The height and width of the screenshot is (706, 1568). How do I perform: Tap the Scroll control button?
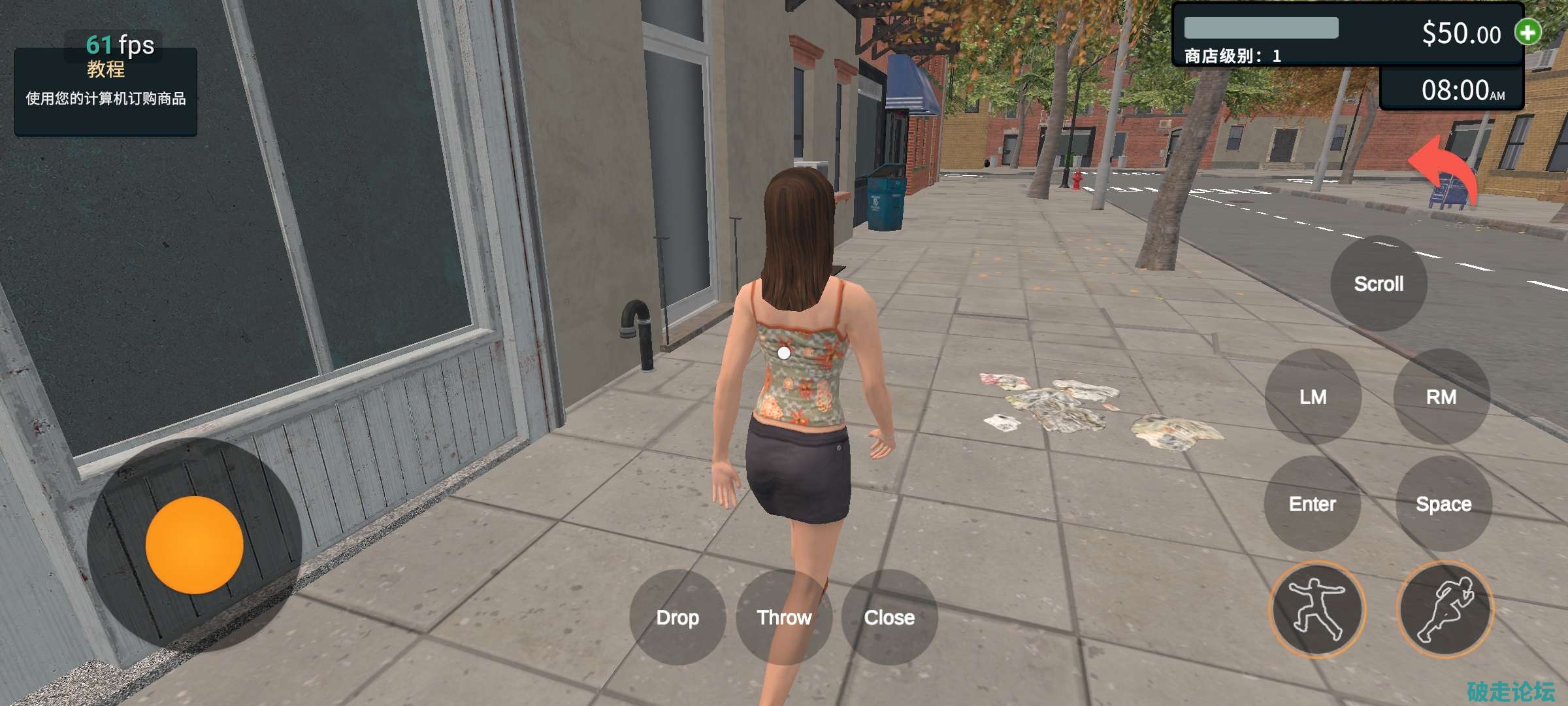pos(1379,284)
